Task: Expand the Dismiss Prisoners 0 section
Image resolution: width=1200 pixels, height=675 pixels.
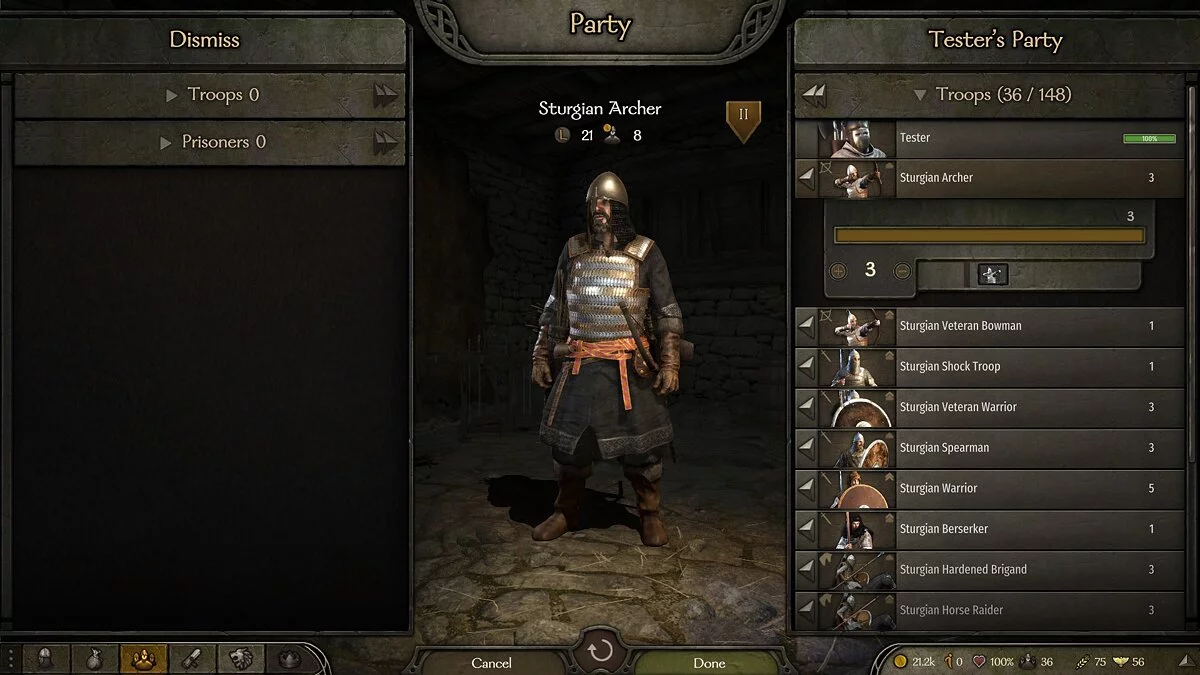Action: (x=210, y=142)
